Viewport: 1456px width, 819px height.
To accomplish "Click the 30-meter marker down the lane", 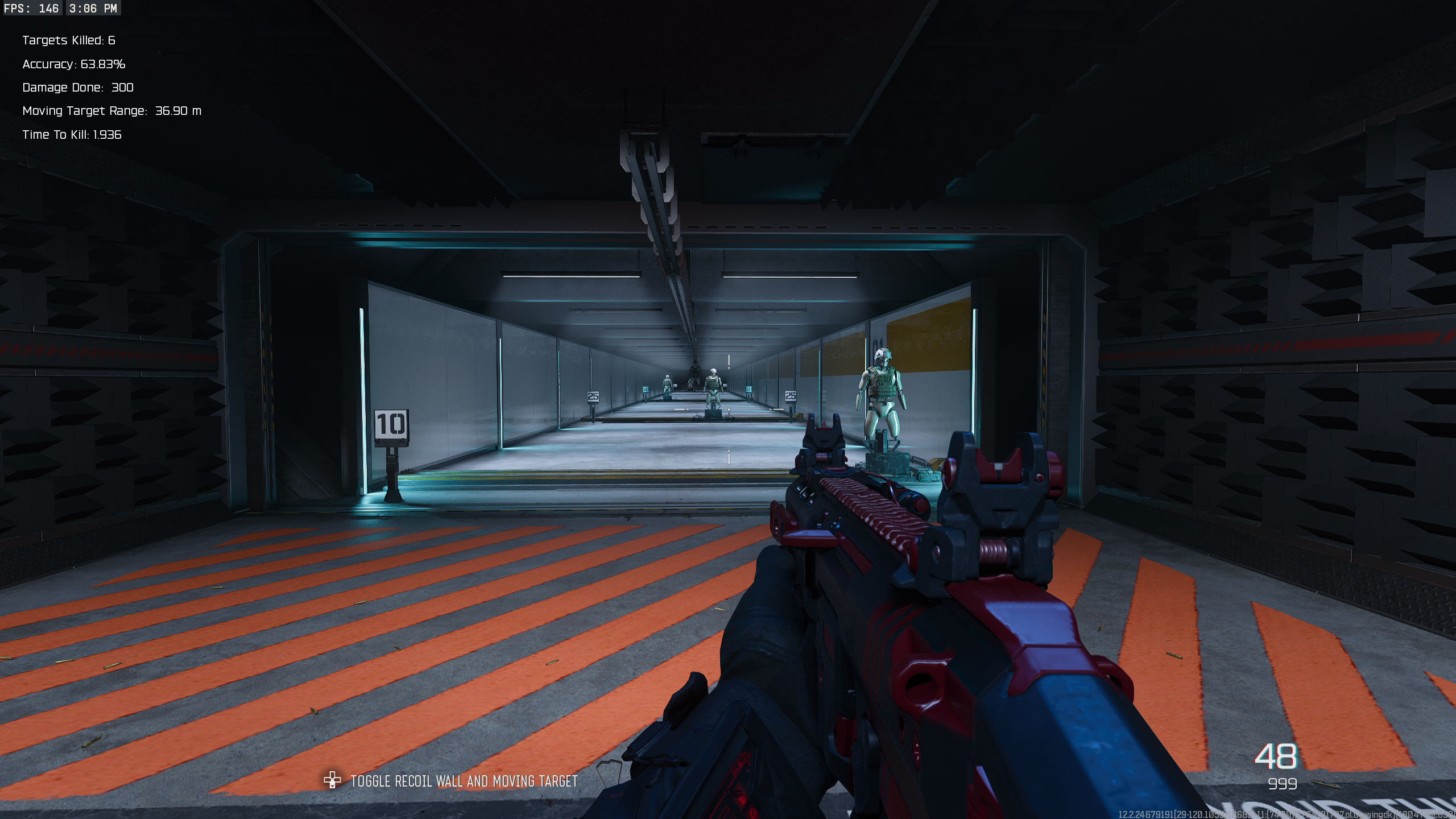I will click(646, 388).
